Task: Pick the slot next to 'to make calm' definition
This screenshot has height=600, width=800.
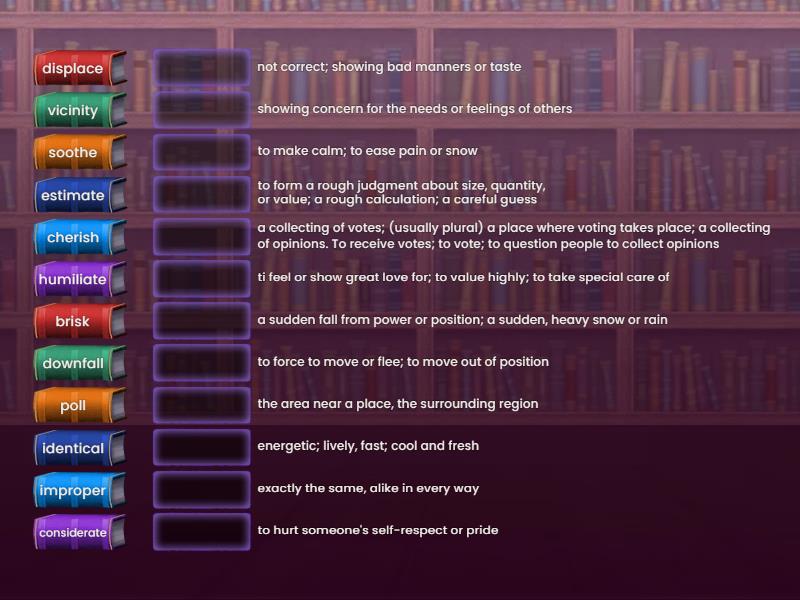Action: pos(201,152)
